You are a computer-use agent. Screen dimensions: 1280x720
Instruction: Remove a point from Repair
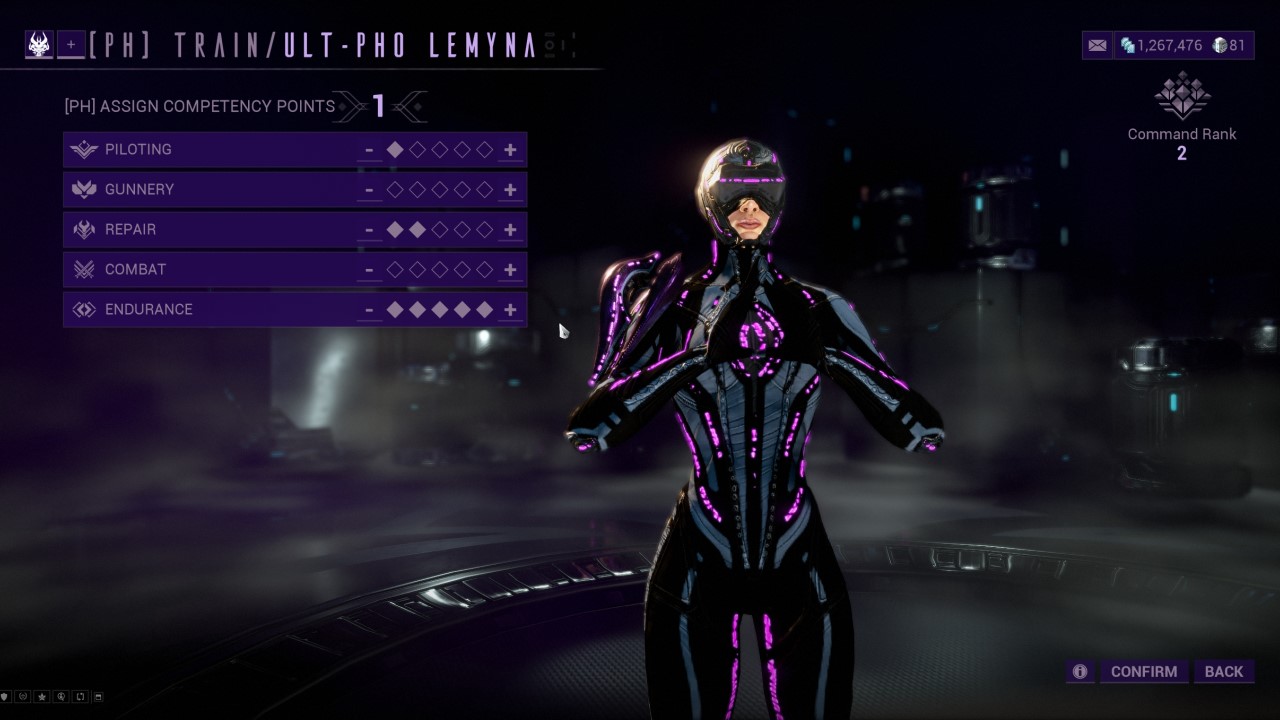coord(369,230)
